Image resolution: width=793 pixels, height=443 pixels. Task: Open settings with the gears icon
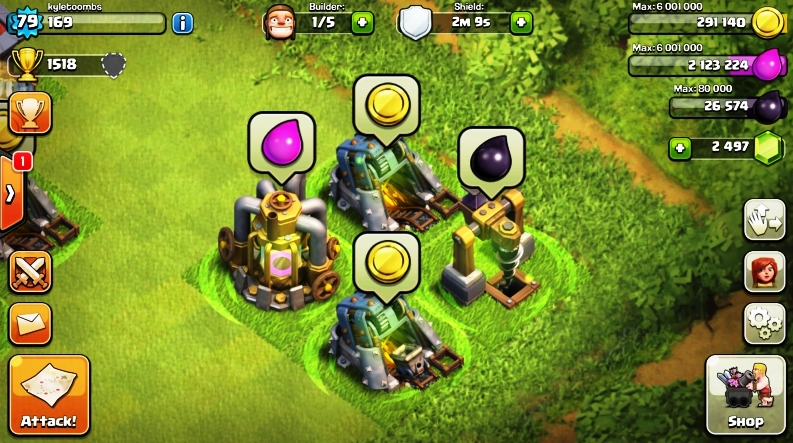click(x=763, y=323)
